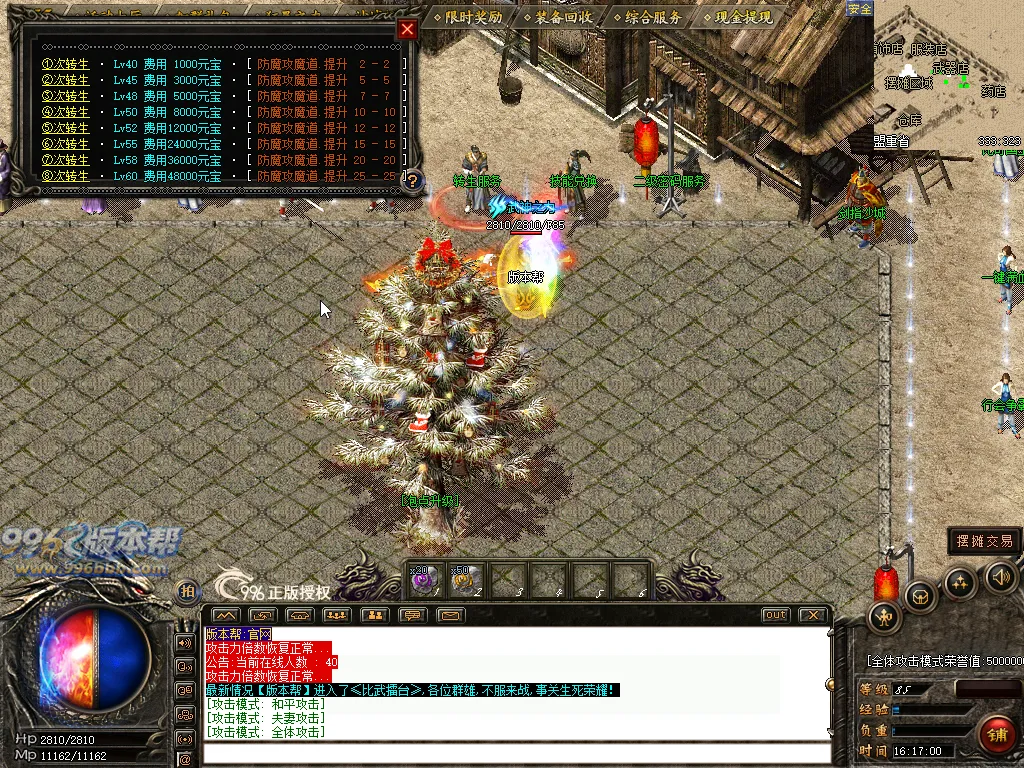Choose the ⑧次转生 rebirth option
This screenshot has height=768, width=1024.
(65, 176)
